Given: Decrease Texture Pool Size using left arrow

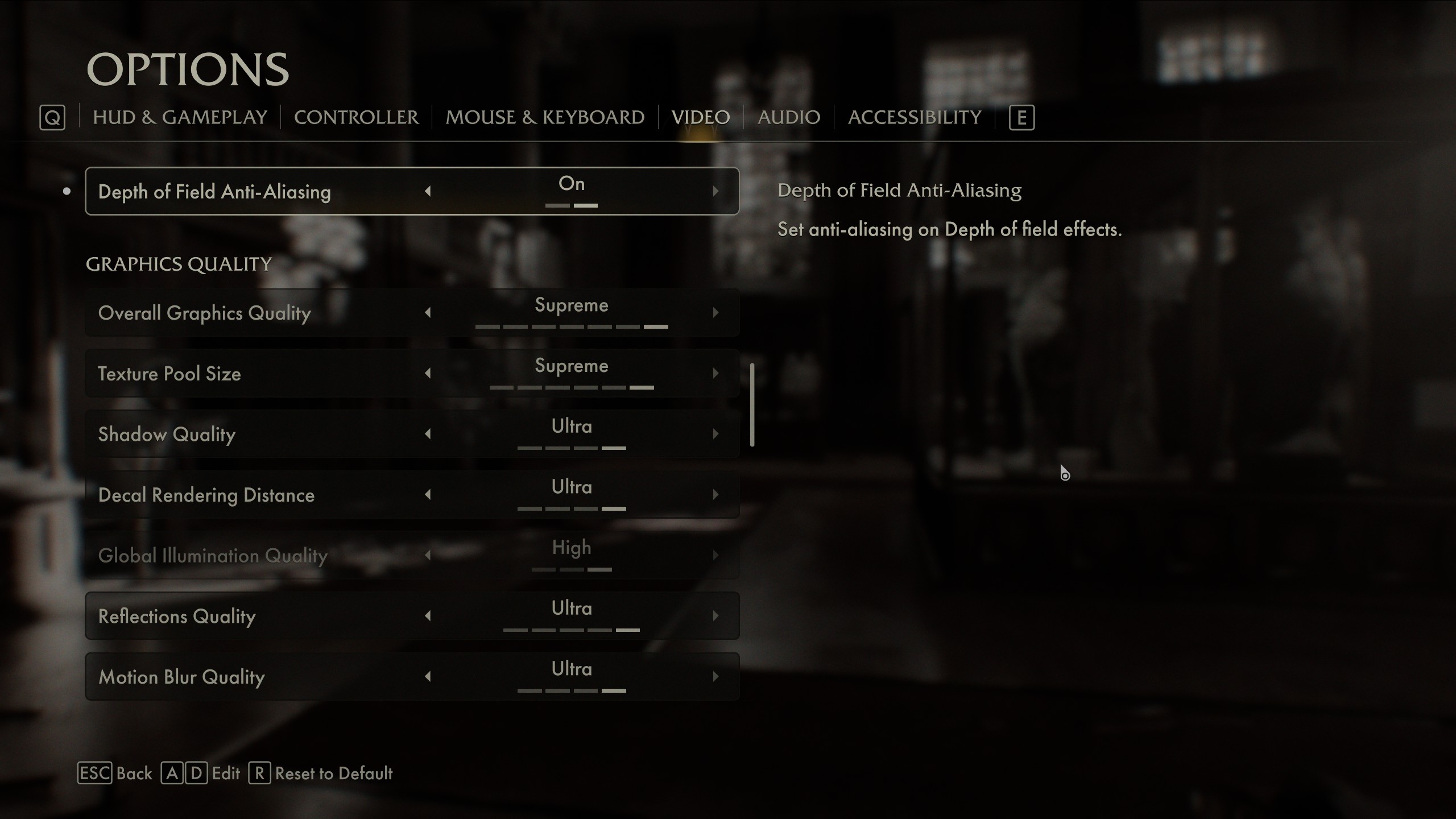Looking at the screenshot, I should click(x=428, y=374).
